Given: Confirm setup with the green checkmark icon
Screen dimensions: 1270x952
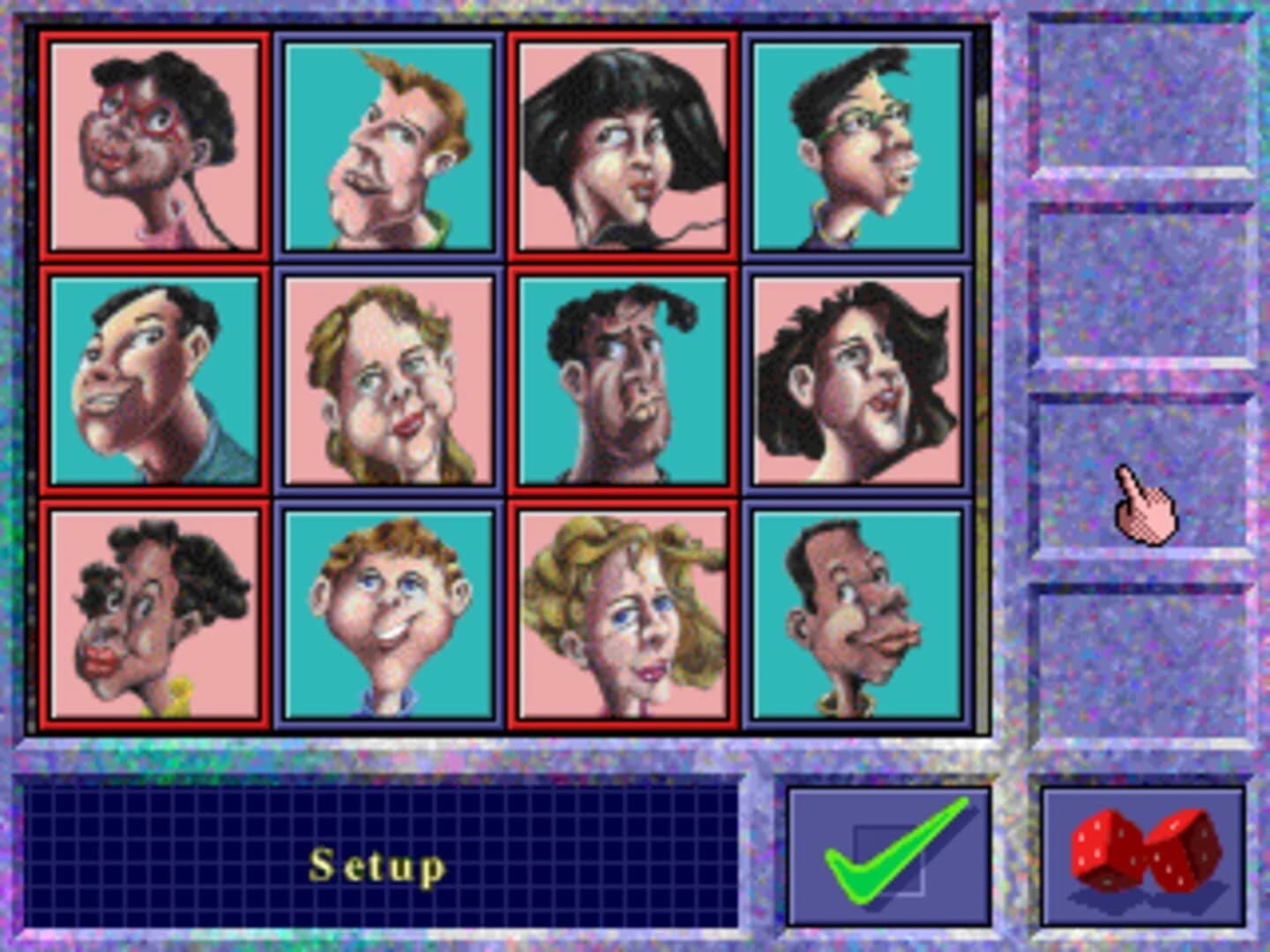Looking at the screenshot, I should pos(886,859).
